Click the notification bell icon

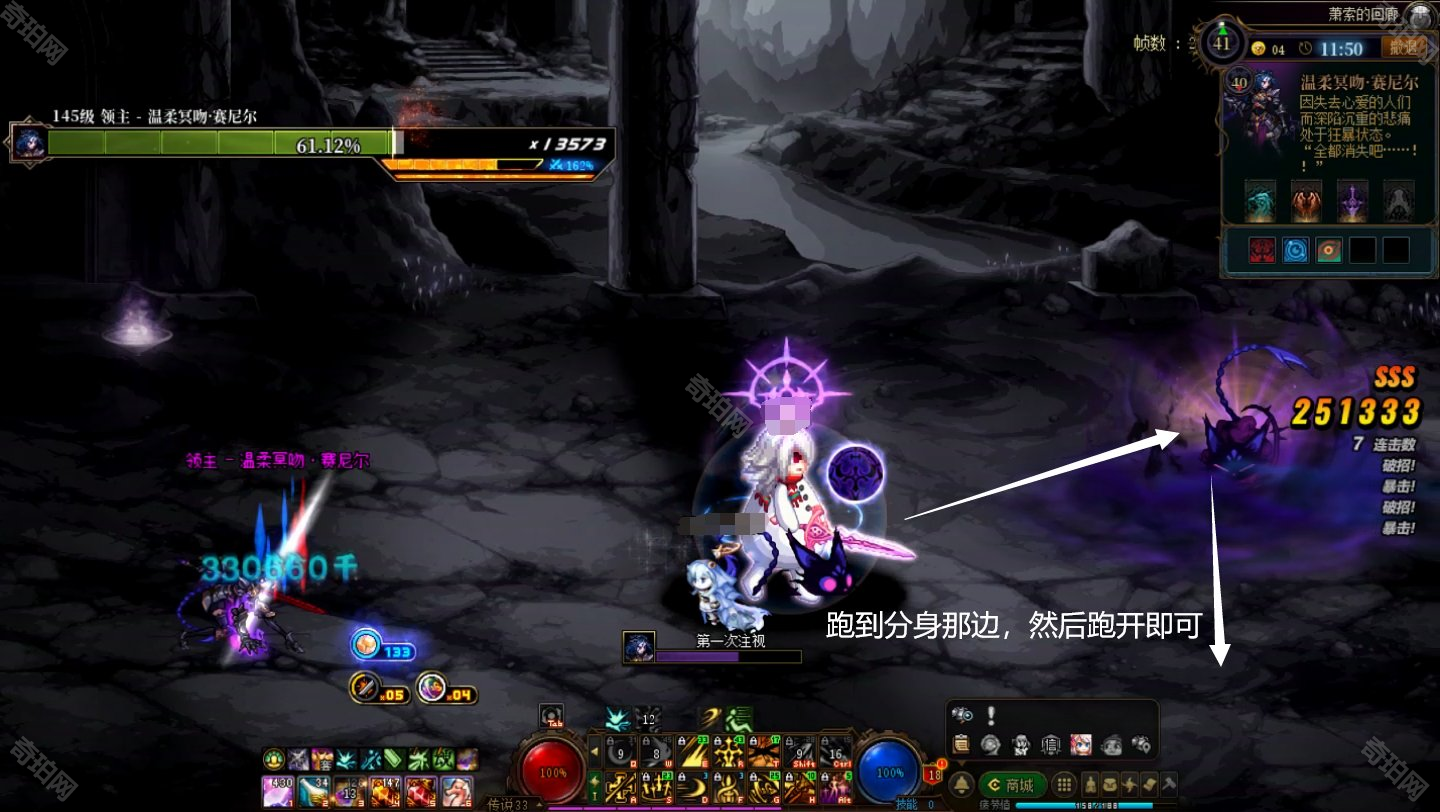(x=962, y=785)
